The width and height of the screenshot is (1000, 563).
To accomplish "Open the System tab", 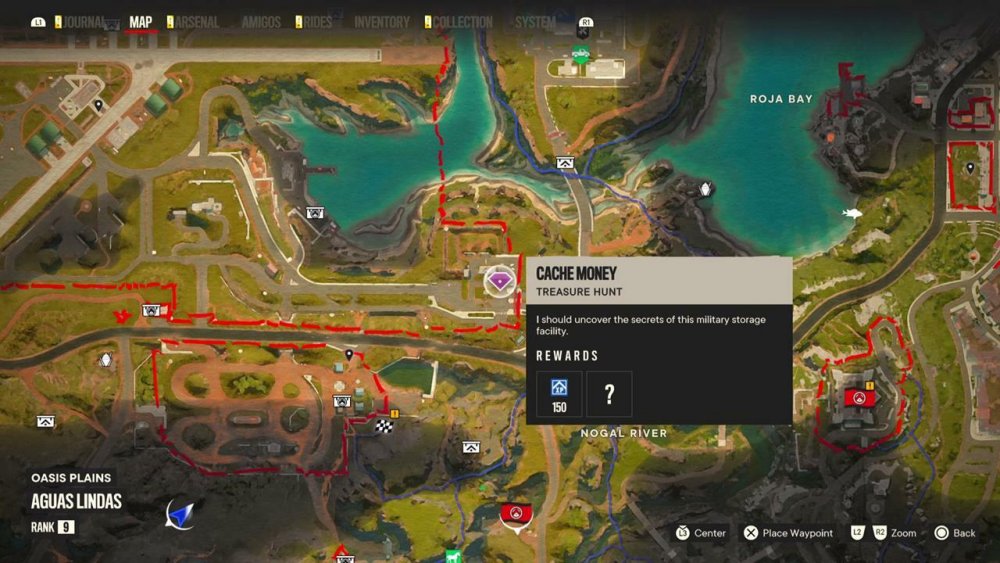I will coord(535,22).
